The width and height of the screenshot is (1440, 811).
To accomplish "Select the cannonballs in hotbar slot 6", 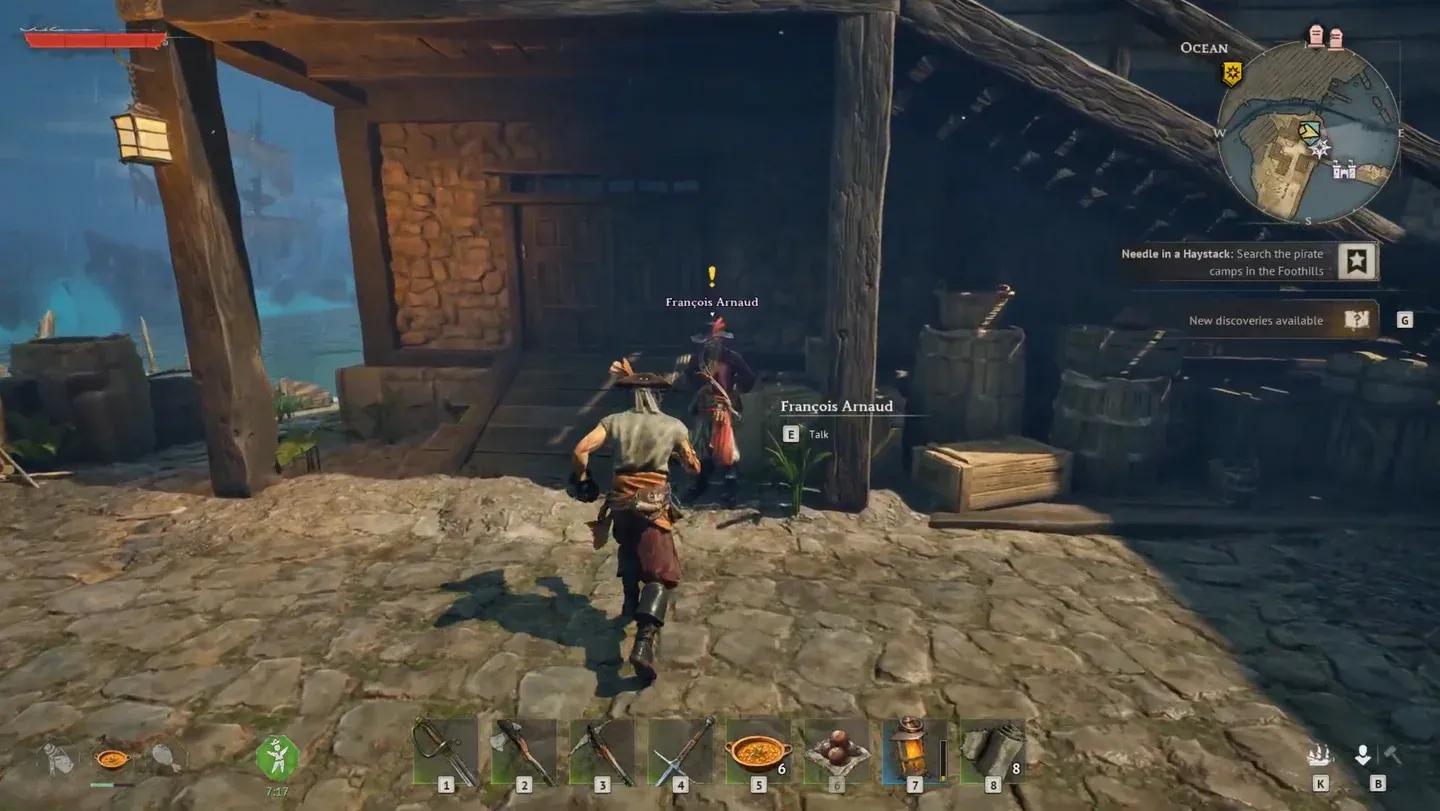I will point(838,752).
